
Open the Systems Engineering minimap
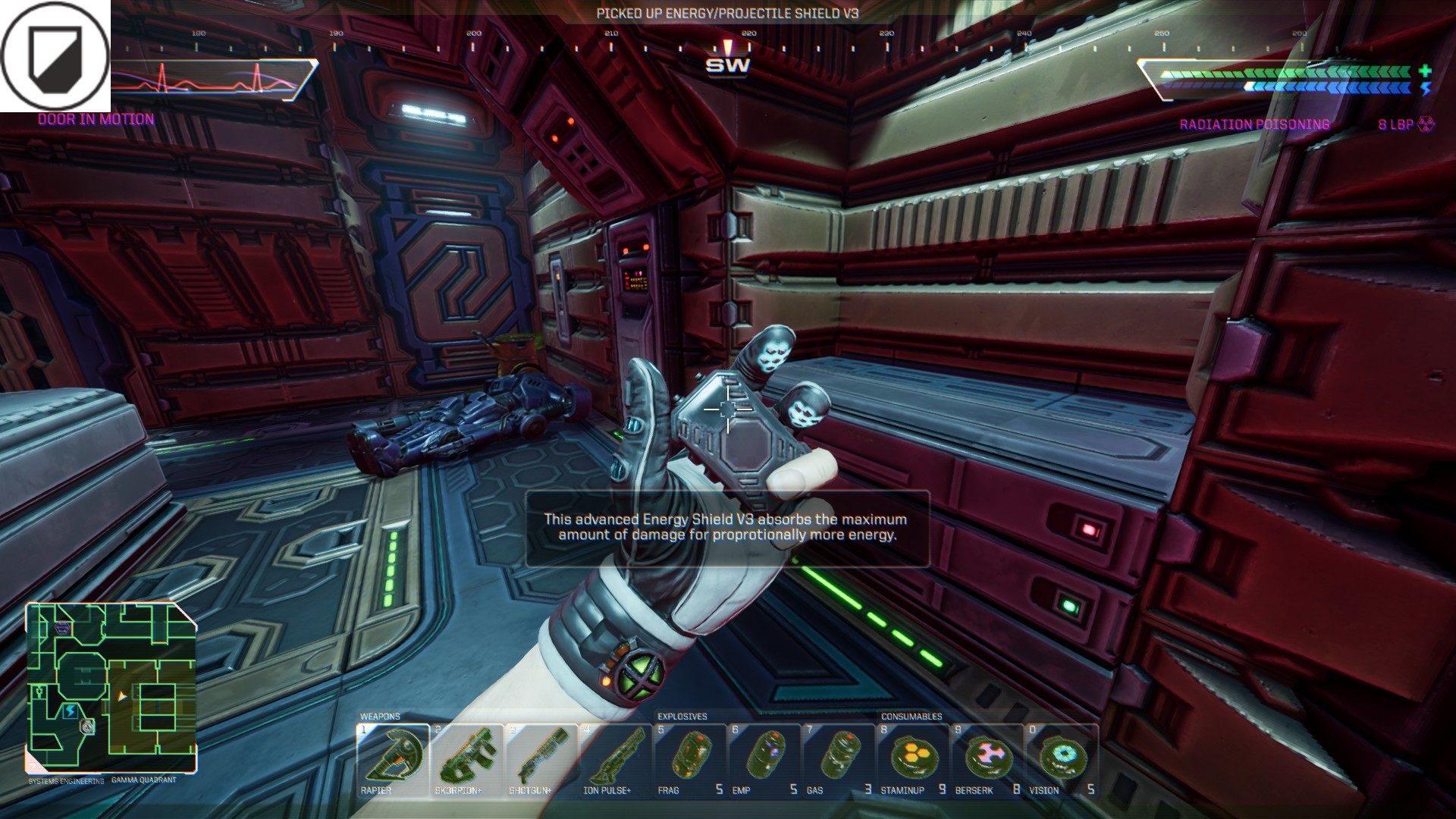111,688
